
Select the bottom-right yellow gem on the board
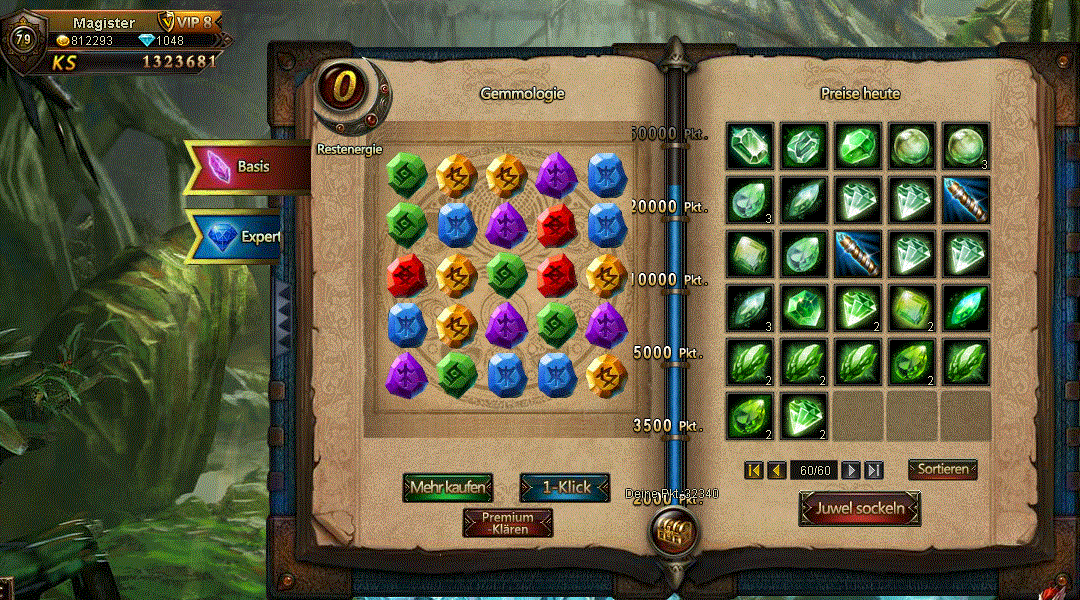point(607,373)
